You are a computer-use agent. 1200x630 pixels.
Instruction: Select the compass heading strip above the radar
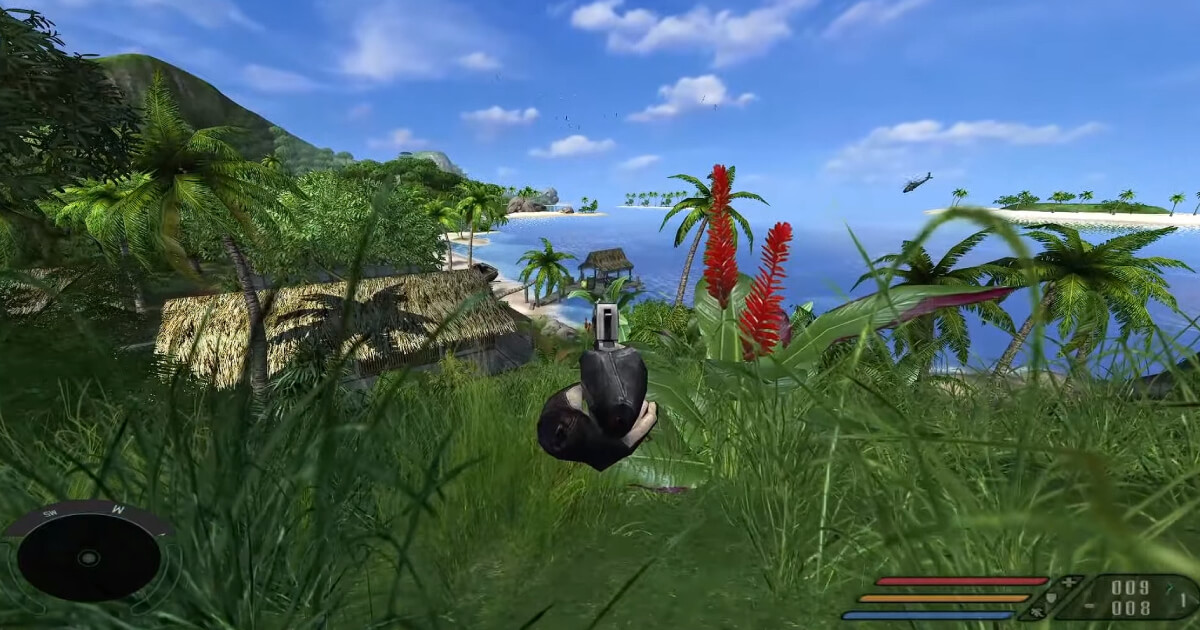tap(89, 513)
